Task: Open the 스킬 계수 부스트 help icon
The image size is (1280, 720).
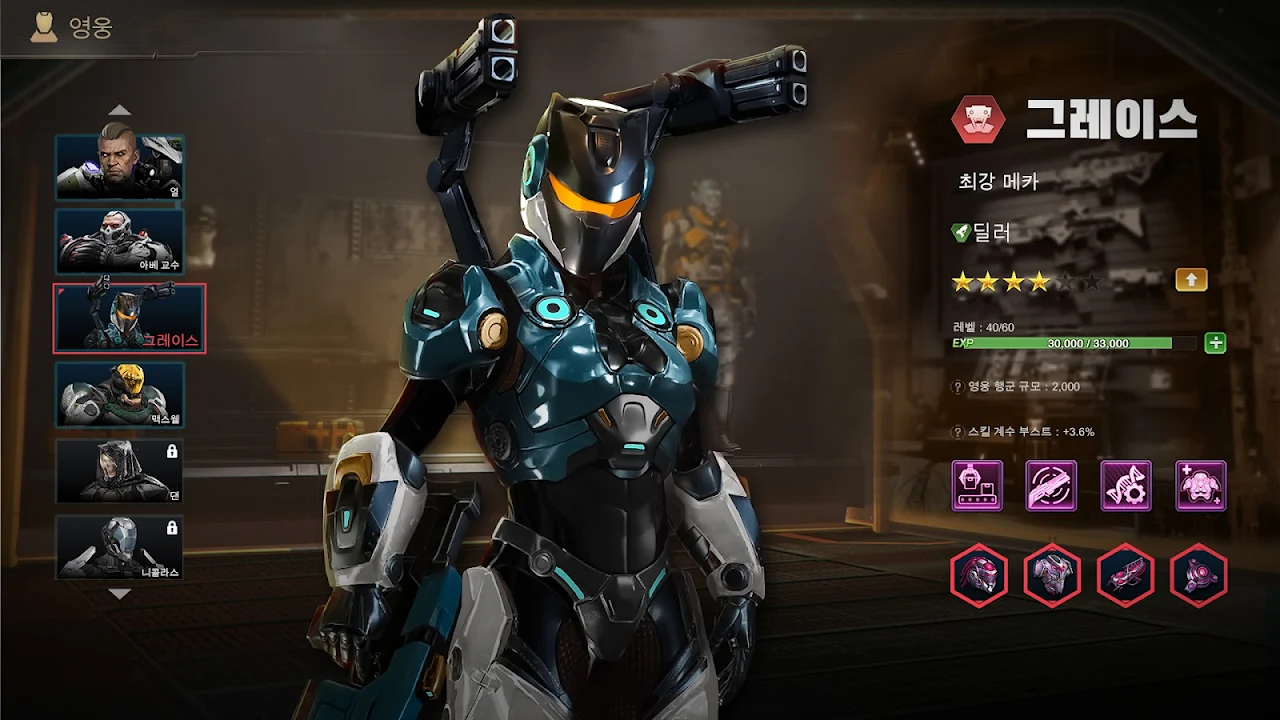Action: pos(957,432)
